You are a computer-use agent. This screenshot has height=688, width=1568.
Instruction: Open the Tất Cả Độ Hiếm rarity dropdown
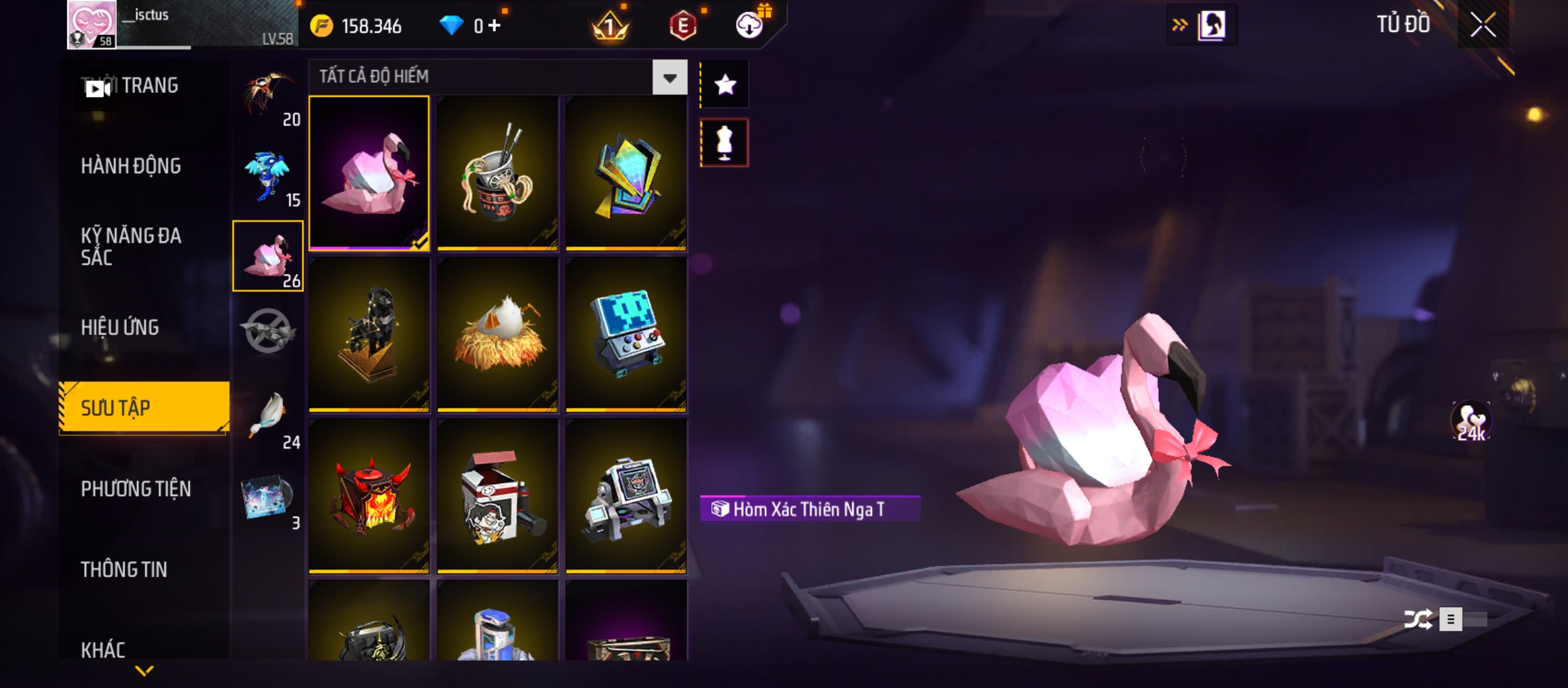pyautogui.click(x=669, y=78)
